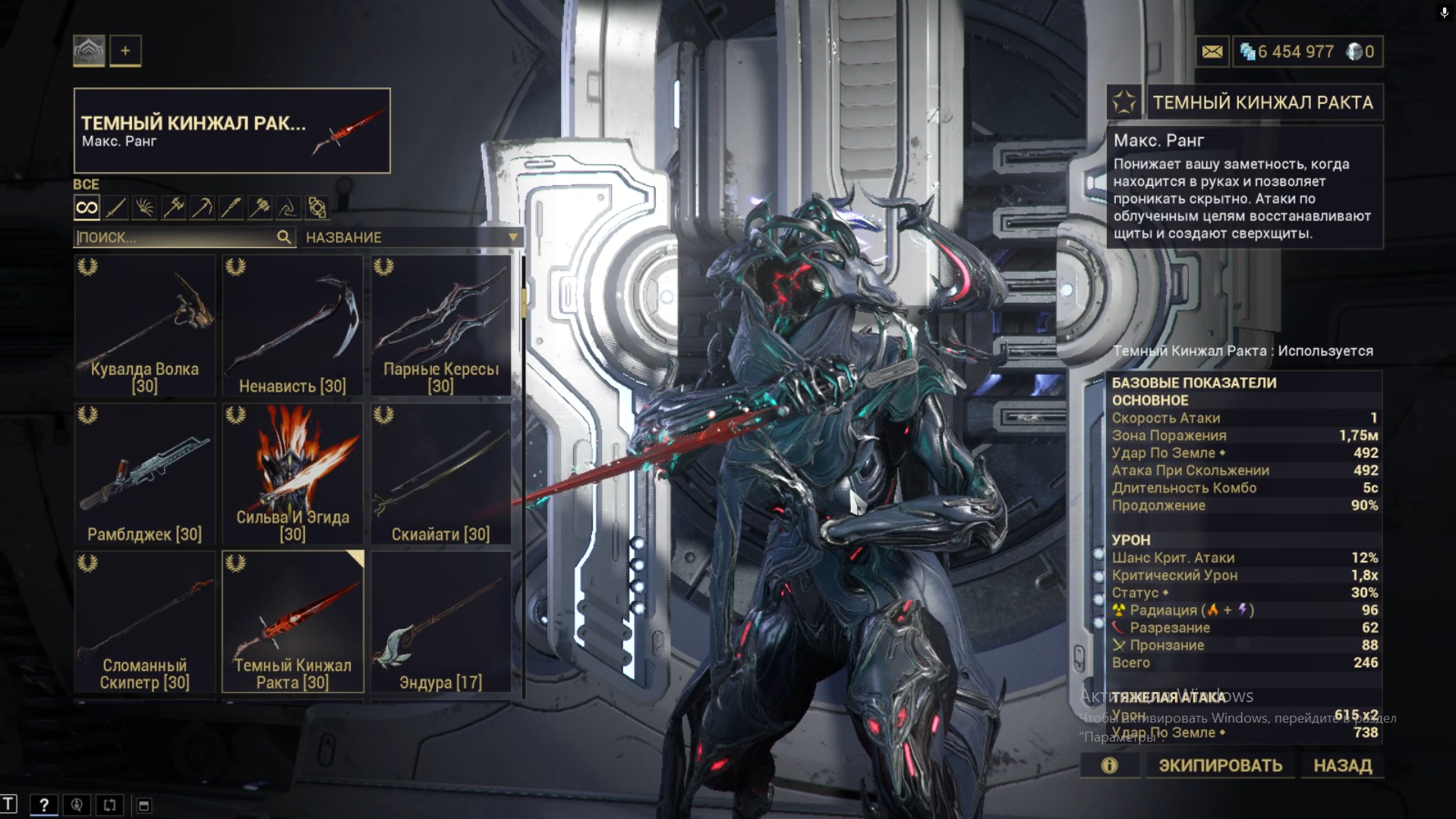Open the inbox envelope icon
Screen dimensions: 1456x819
pyautogui.click(x=1212, y=52)
